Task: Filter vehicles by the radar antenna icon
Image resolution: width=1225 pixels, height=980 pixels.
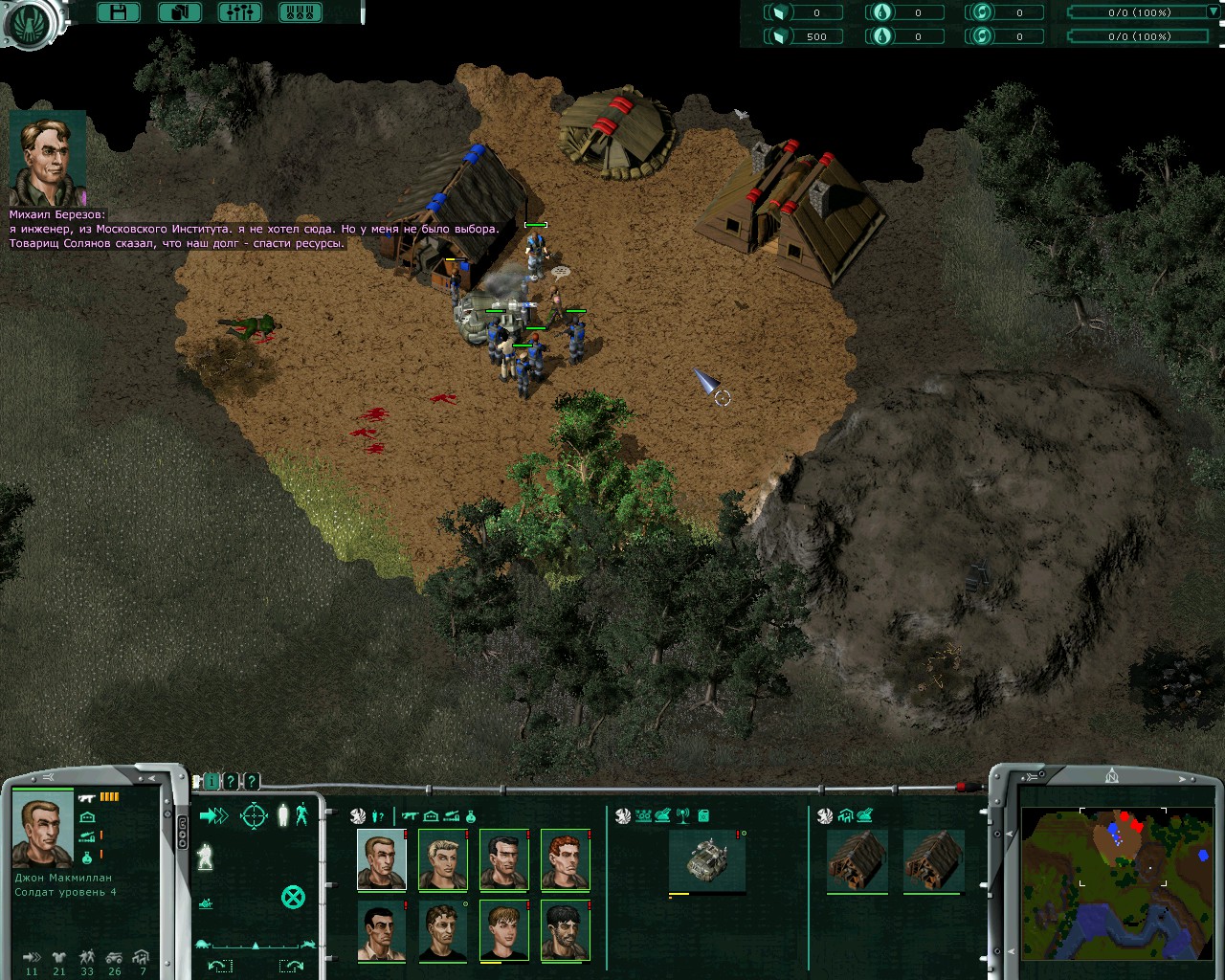Action: click(x=683, y=816)
